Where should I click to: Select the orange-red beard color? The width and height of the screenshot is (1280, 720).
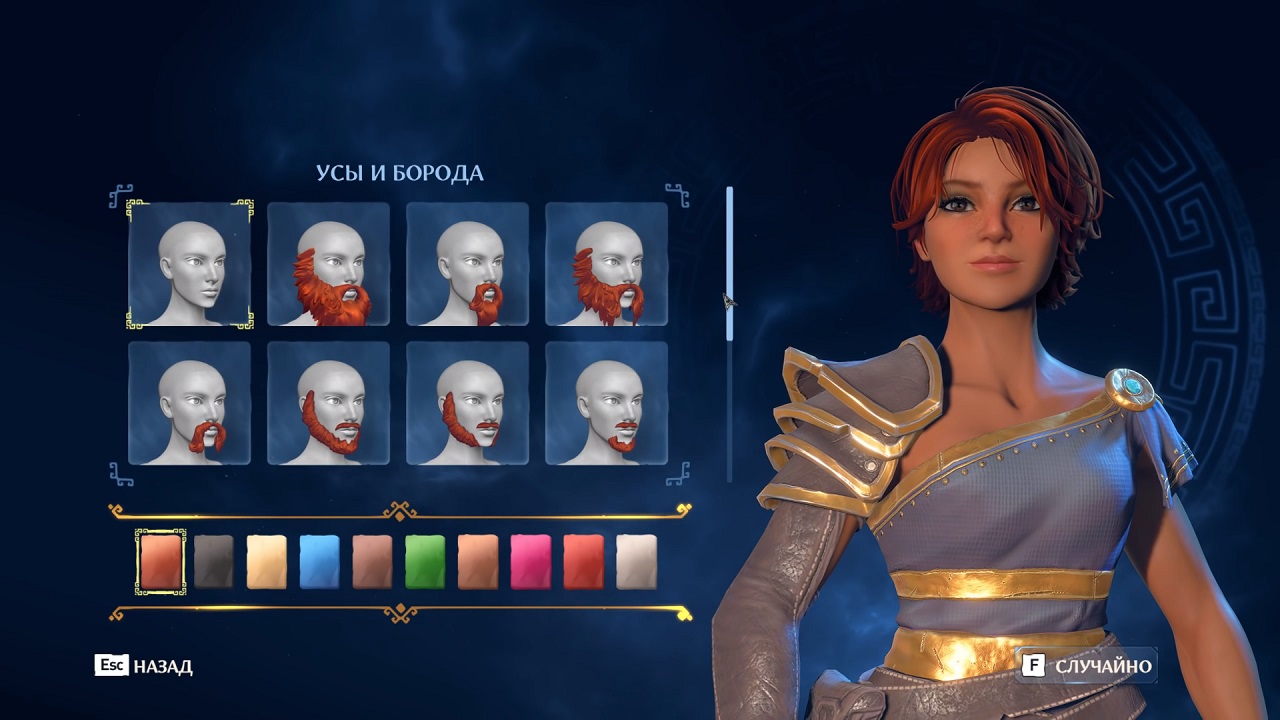point(161,558)
